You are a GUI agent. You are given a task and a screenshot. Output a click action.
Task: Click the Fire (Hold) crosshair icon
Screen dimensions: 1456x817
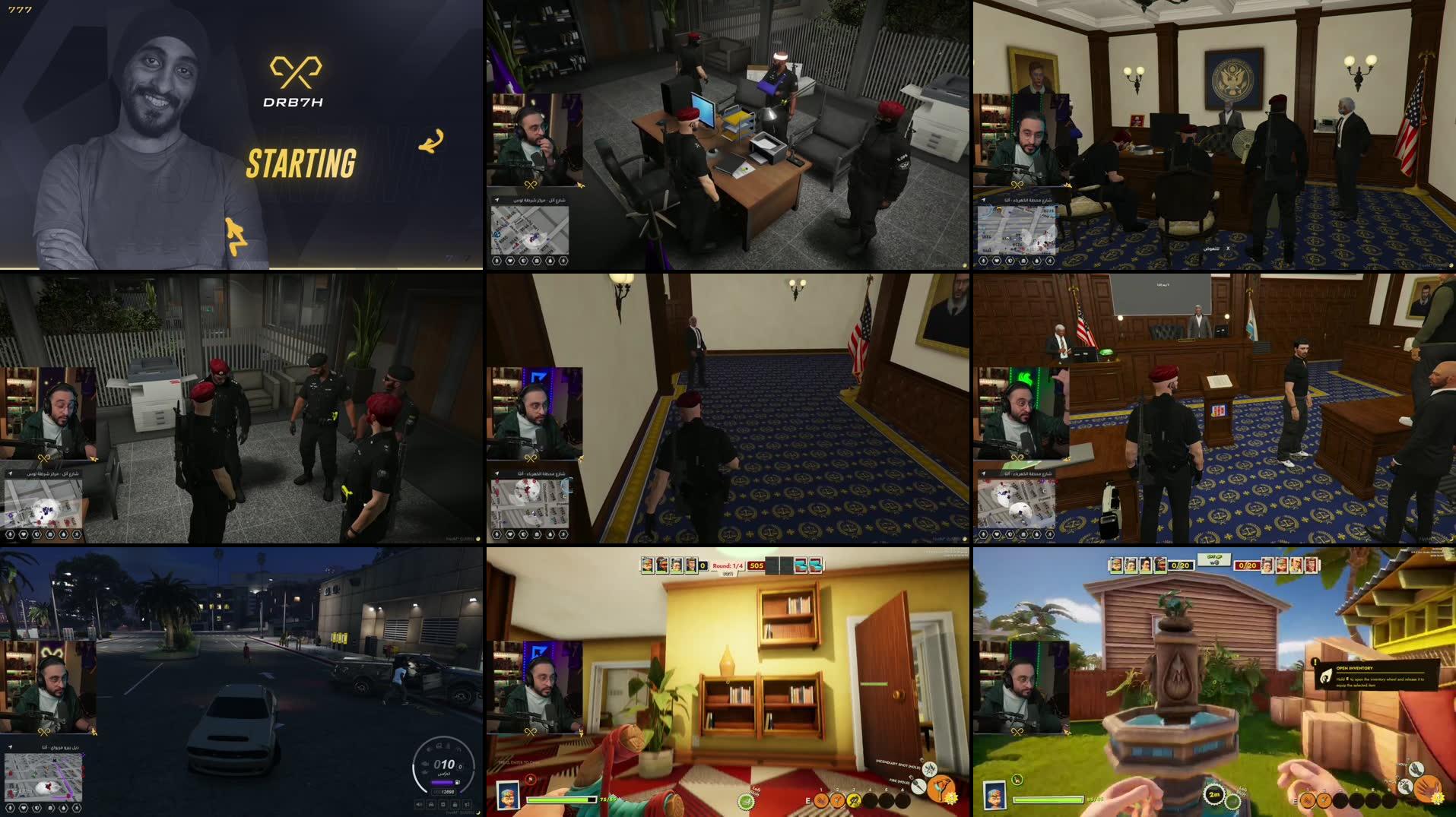tap(918, 786)
